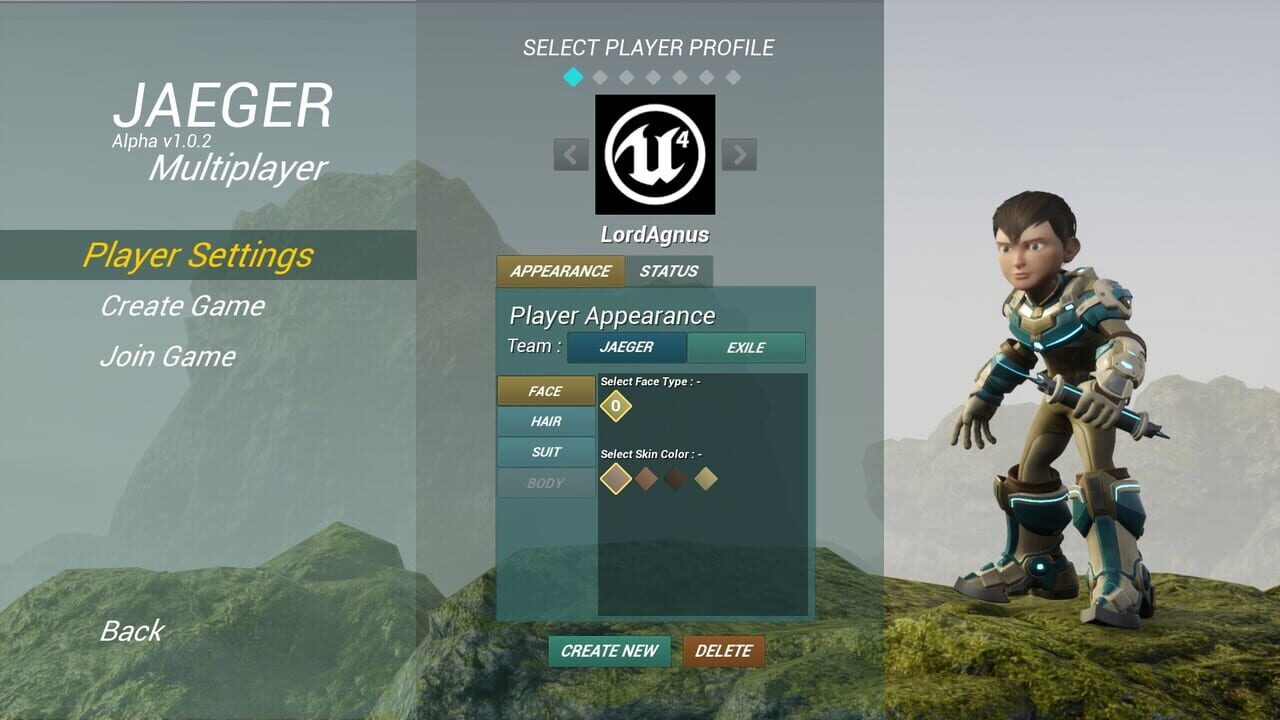Switch the team to EXILE

pyautogui.click(x=746, y=347)
